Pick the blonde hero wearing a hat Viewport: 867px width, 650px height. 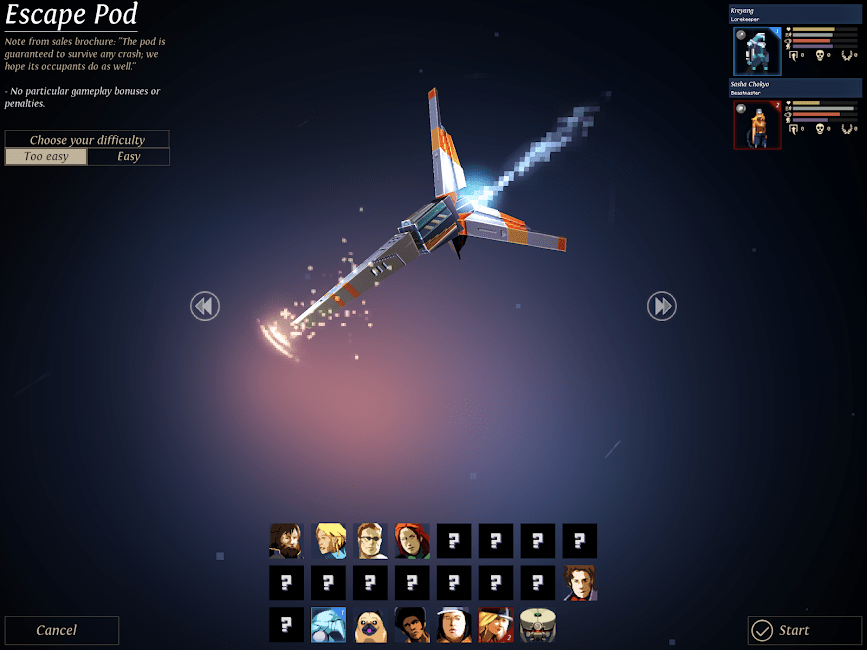click(496, 625)
